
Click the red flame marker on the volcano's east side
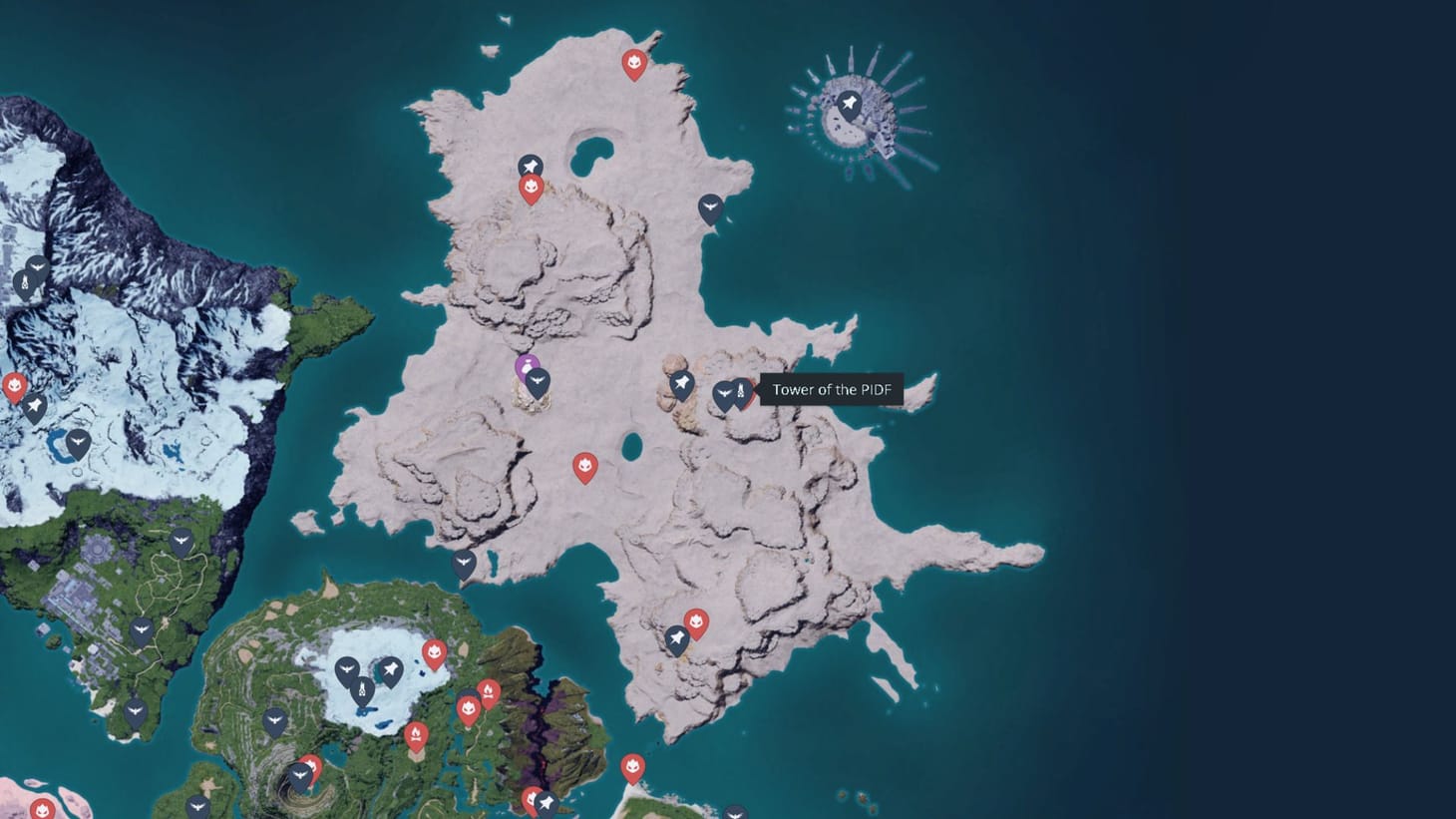(489, 691)
